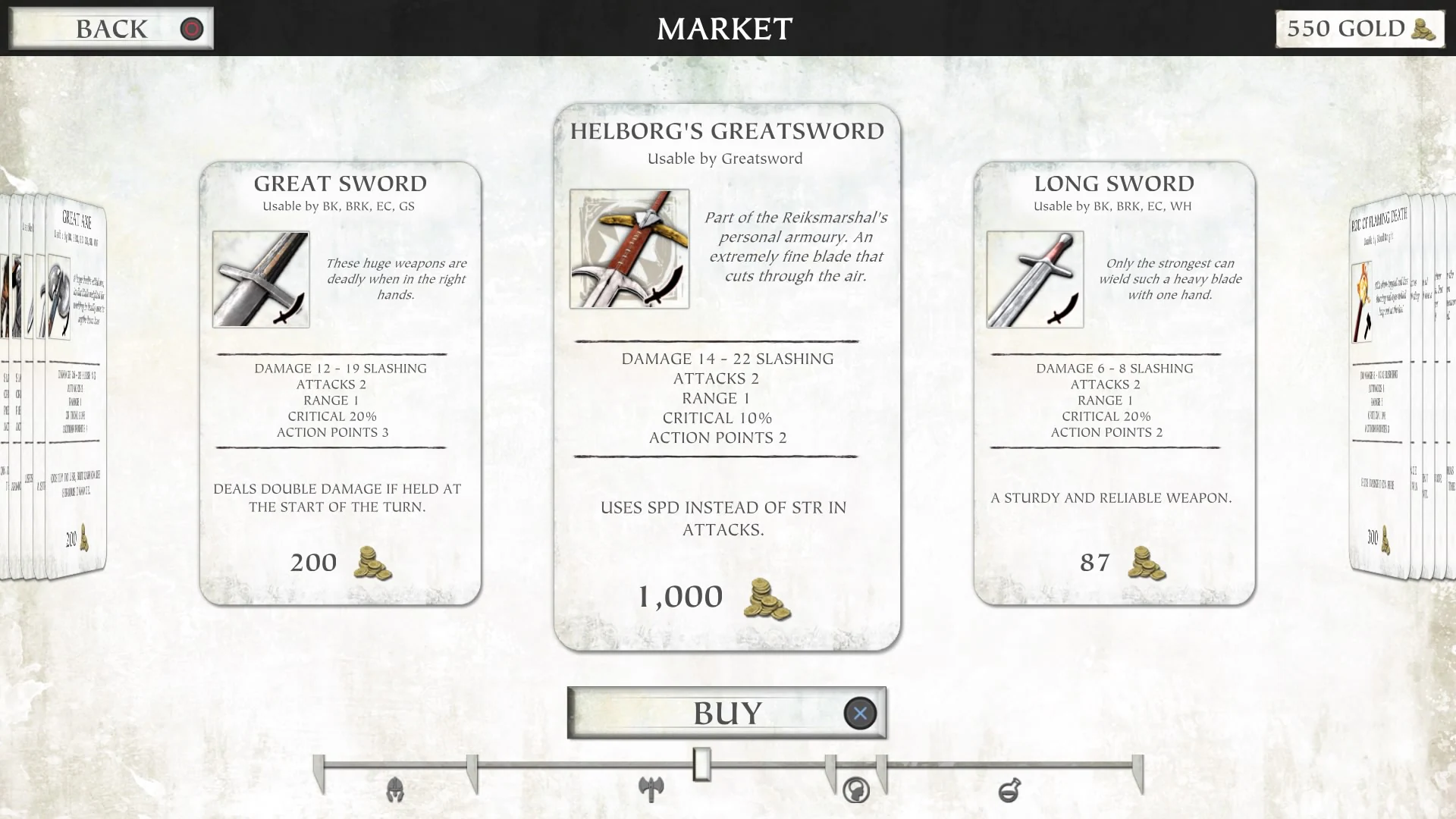
Task: Select the helmet armor category icon
Action: 394,789
